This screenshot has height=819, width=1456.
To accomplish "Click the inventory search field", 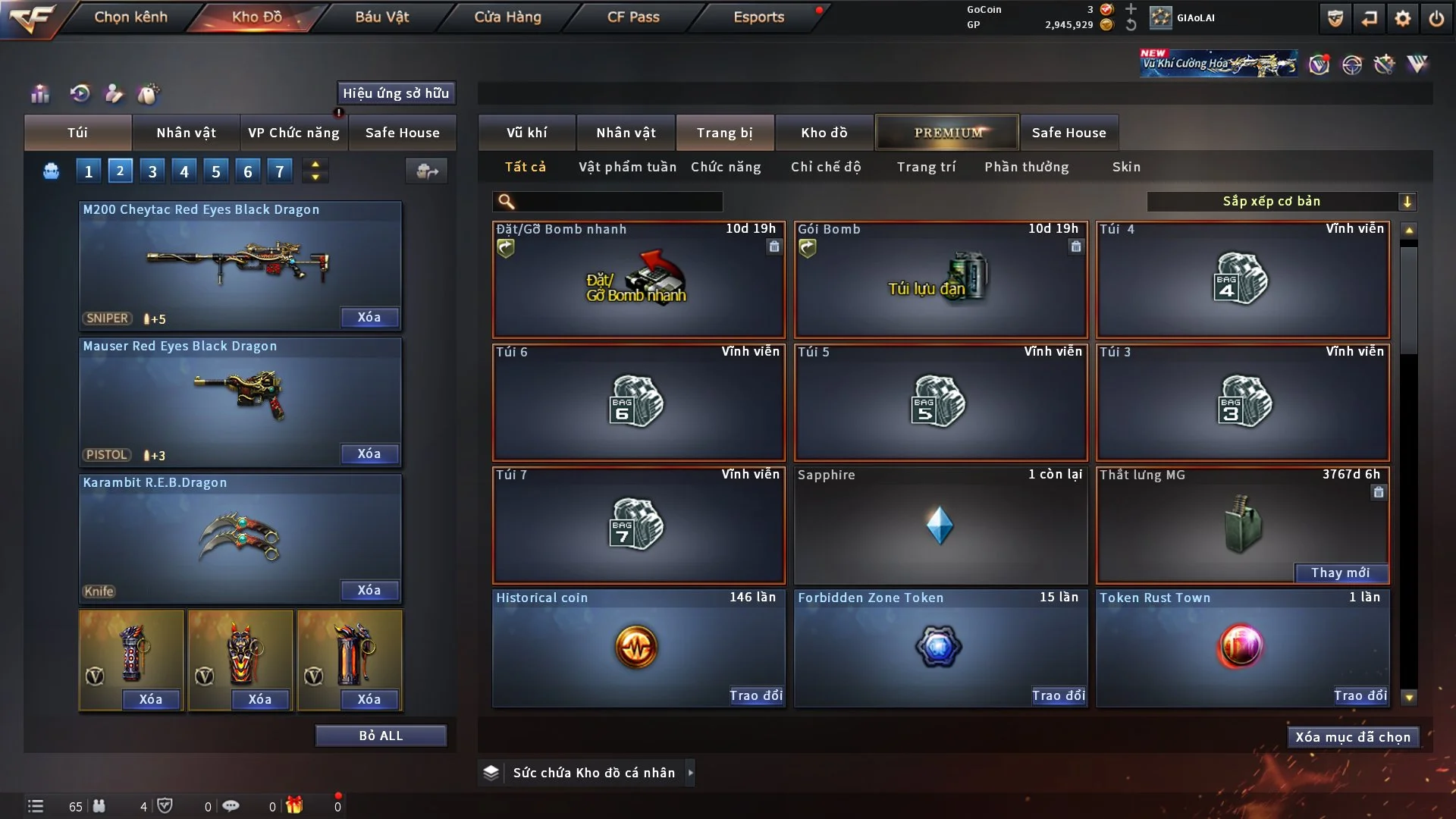I will point(618,202).
